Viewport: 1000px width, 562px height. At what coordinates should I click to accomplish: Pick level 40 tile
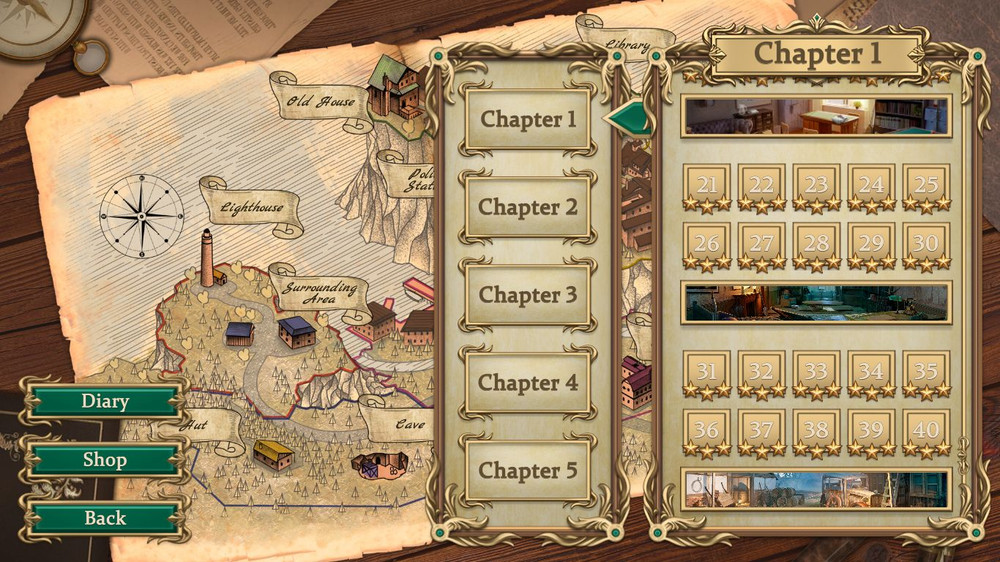click(x=926, y=430)
